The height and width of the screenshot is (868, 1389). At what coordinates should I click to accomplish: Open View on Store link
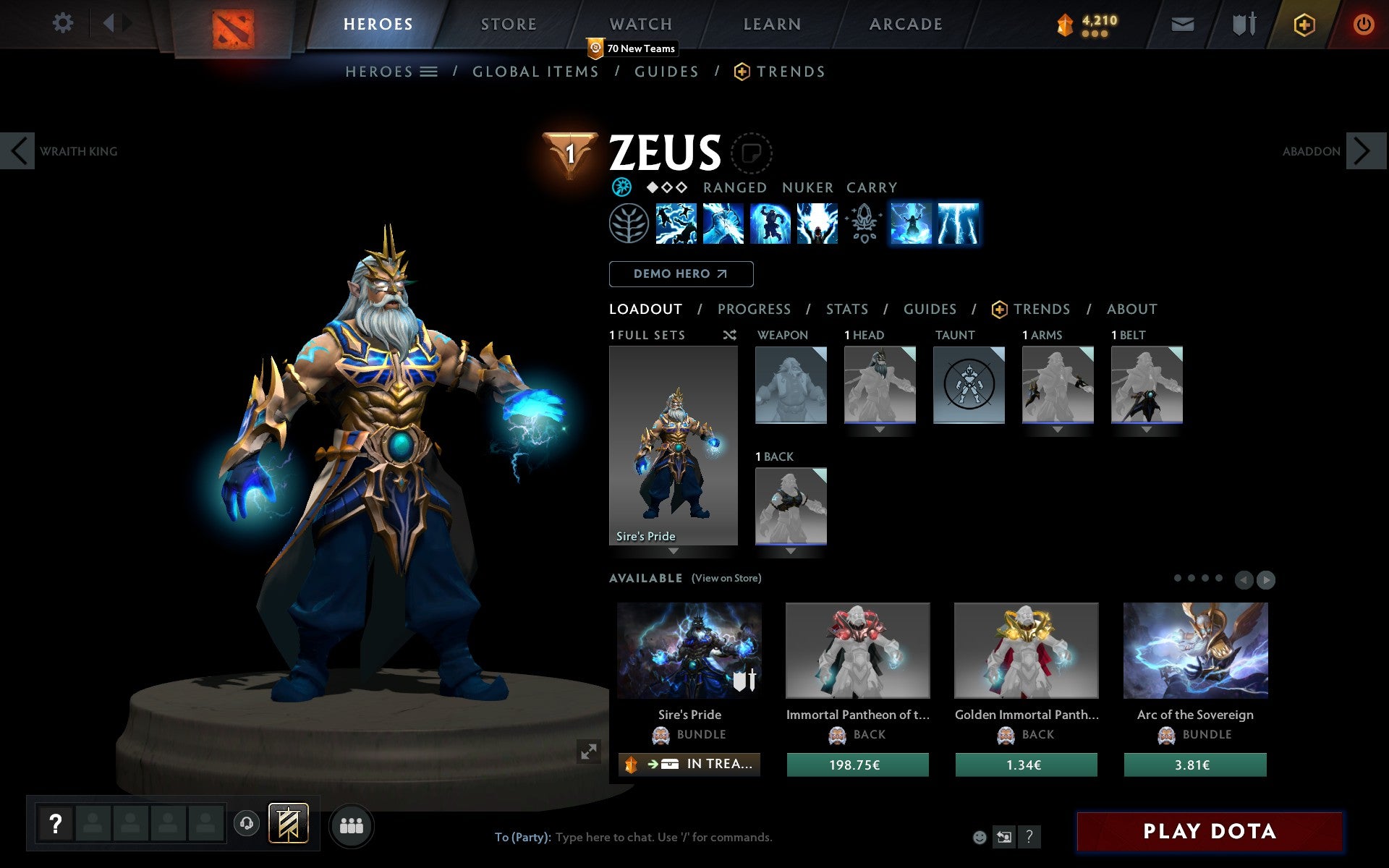[x=726, y=578]
